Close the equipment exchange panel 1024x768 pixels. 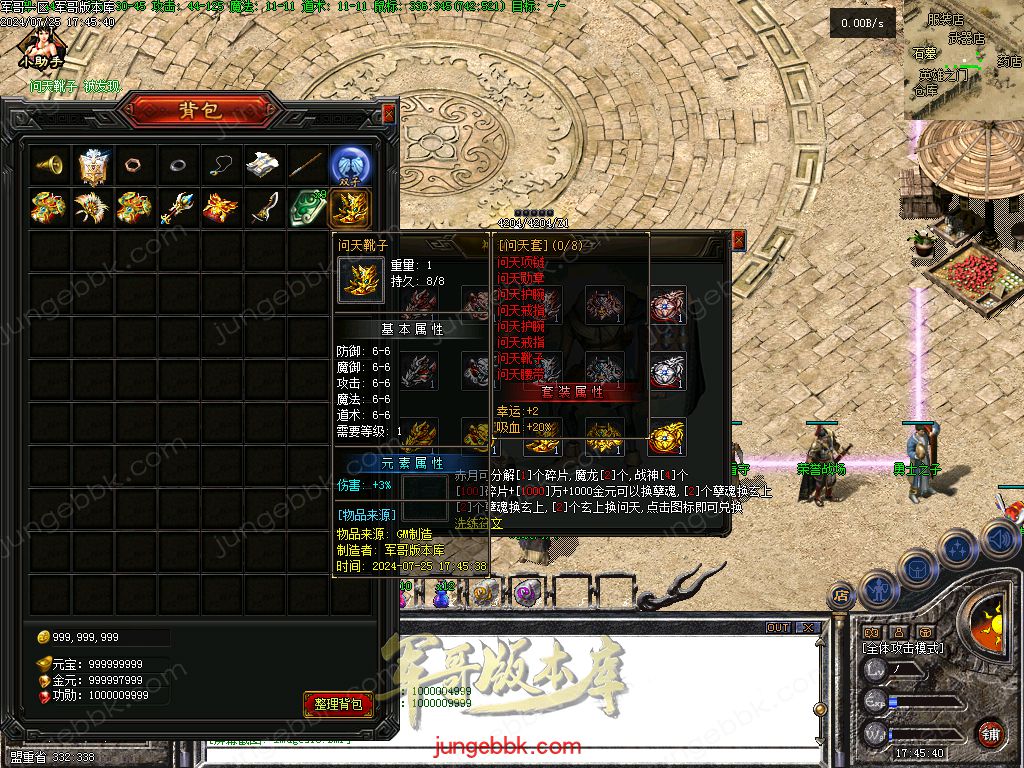[x=738, y=241]
